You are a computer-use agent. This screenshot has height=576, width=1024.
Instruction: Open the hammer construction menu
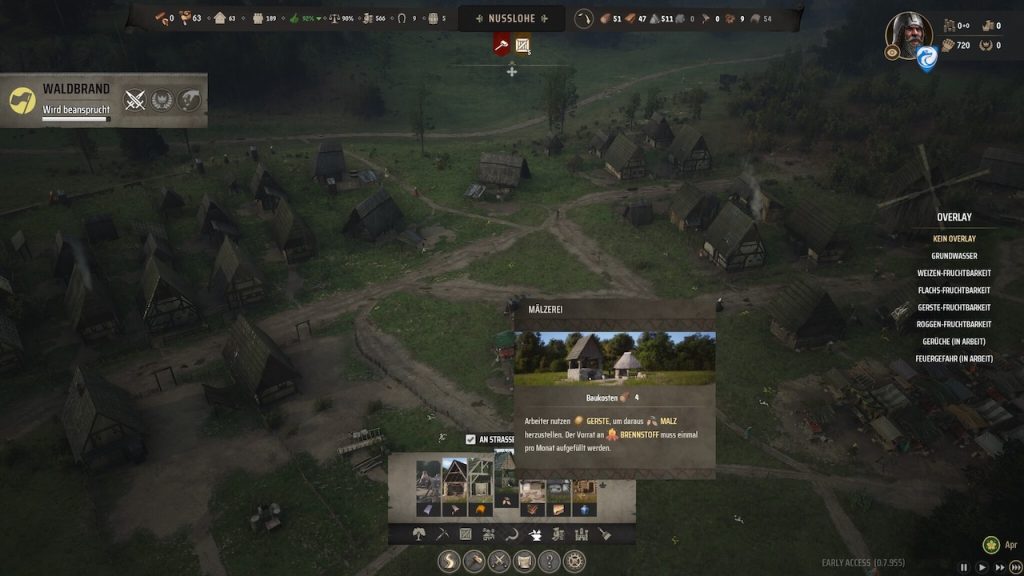pos(475,561)
